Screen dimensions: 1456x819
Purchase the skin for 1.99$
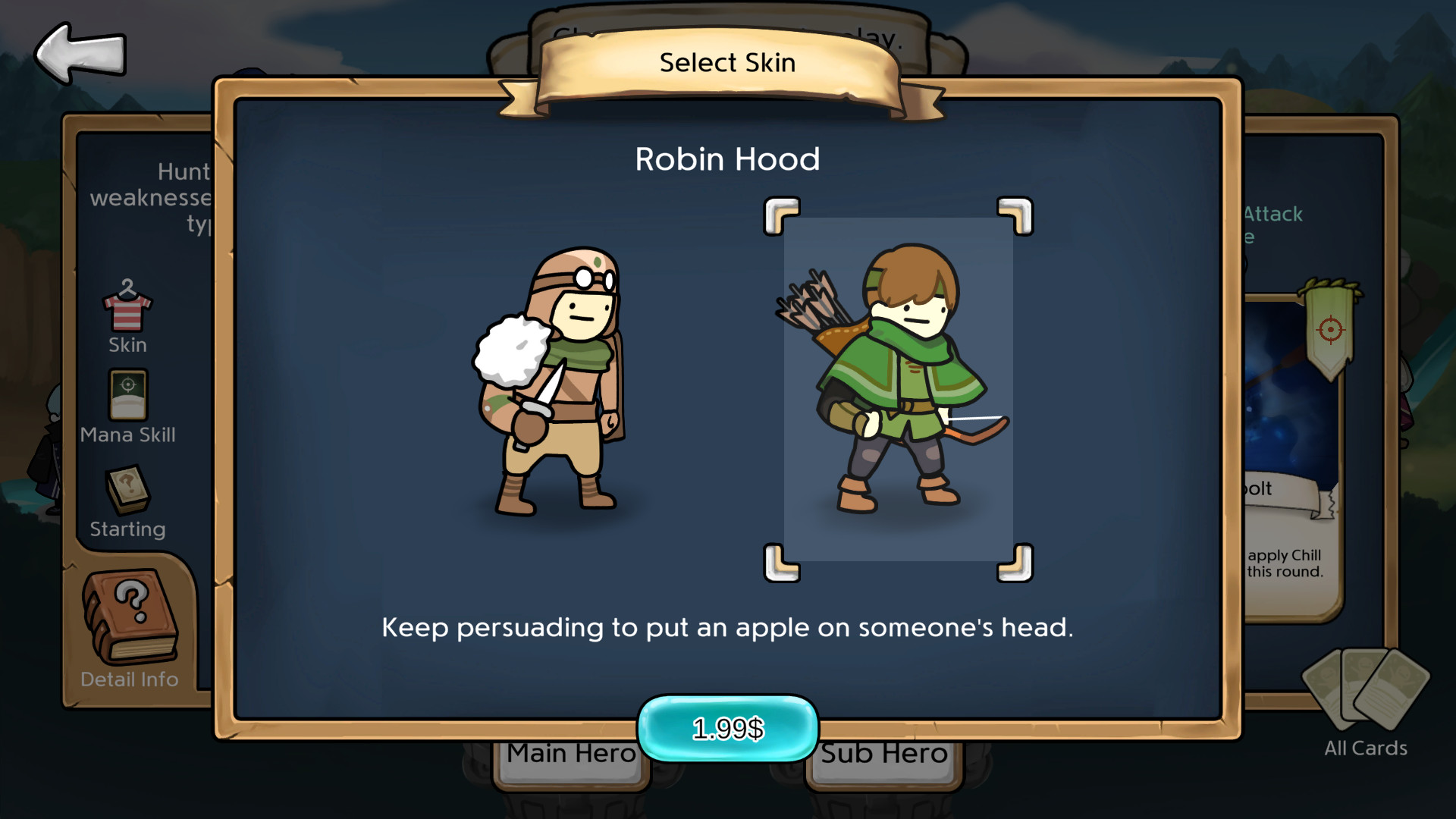[726, 726]
